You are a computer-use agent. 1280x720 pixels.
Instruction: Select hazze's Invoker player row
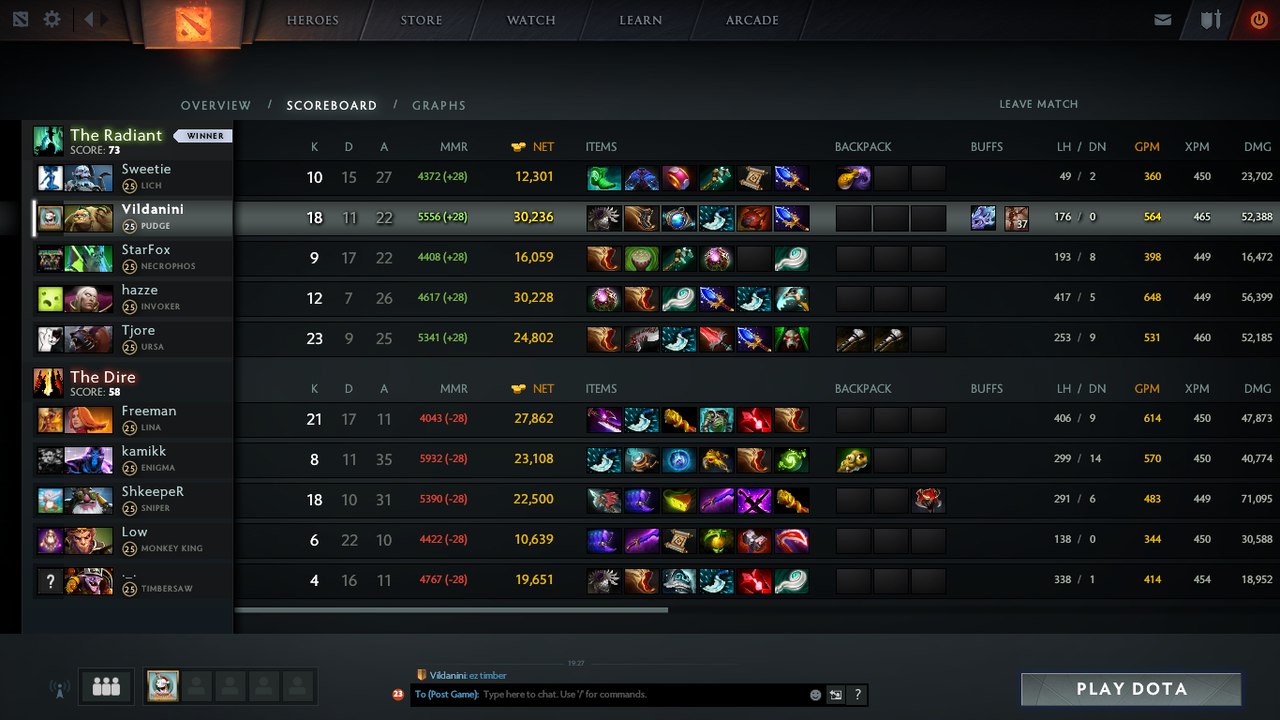coord(132,298)
